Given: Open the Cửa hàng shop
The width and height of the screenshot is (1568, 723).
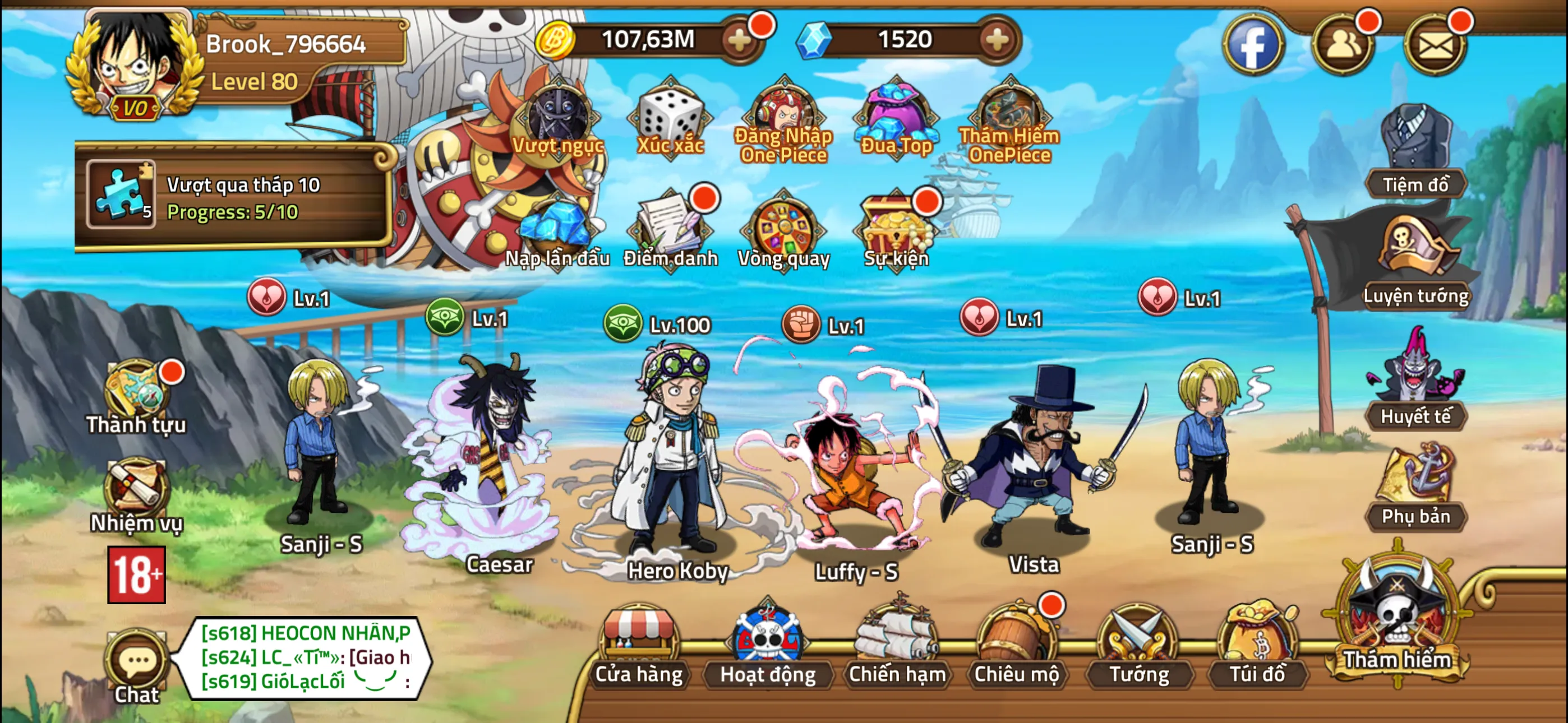Looking at the screenshot, I should 639,646.
